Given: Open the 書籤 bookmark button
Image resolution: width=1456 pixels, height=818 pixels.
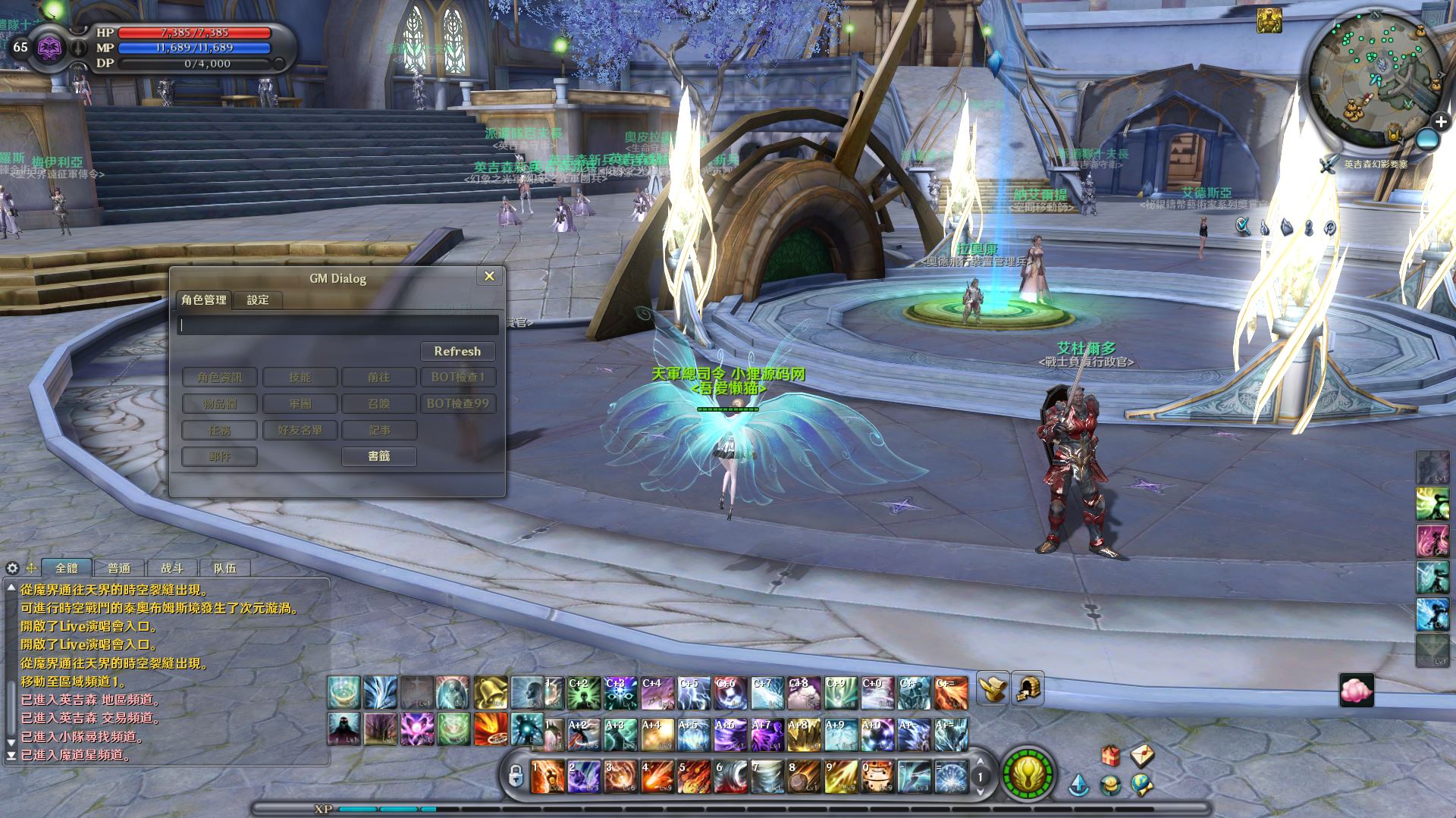Looking at the screenshot, I should [x=378, y=456].
